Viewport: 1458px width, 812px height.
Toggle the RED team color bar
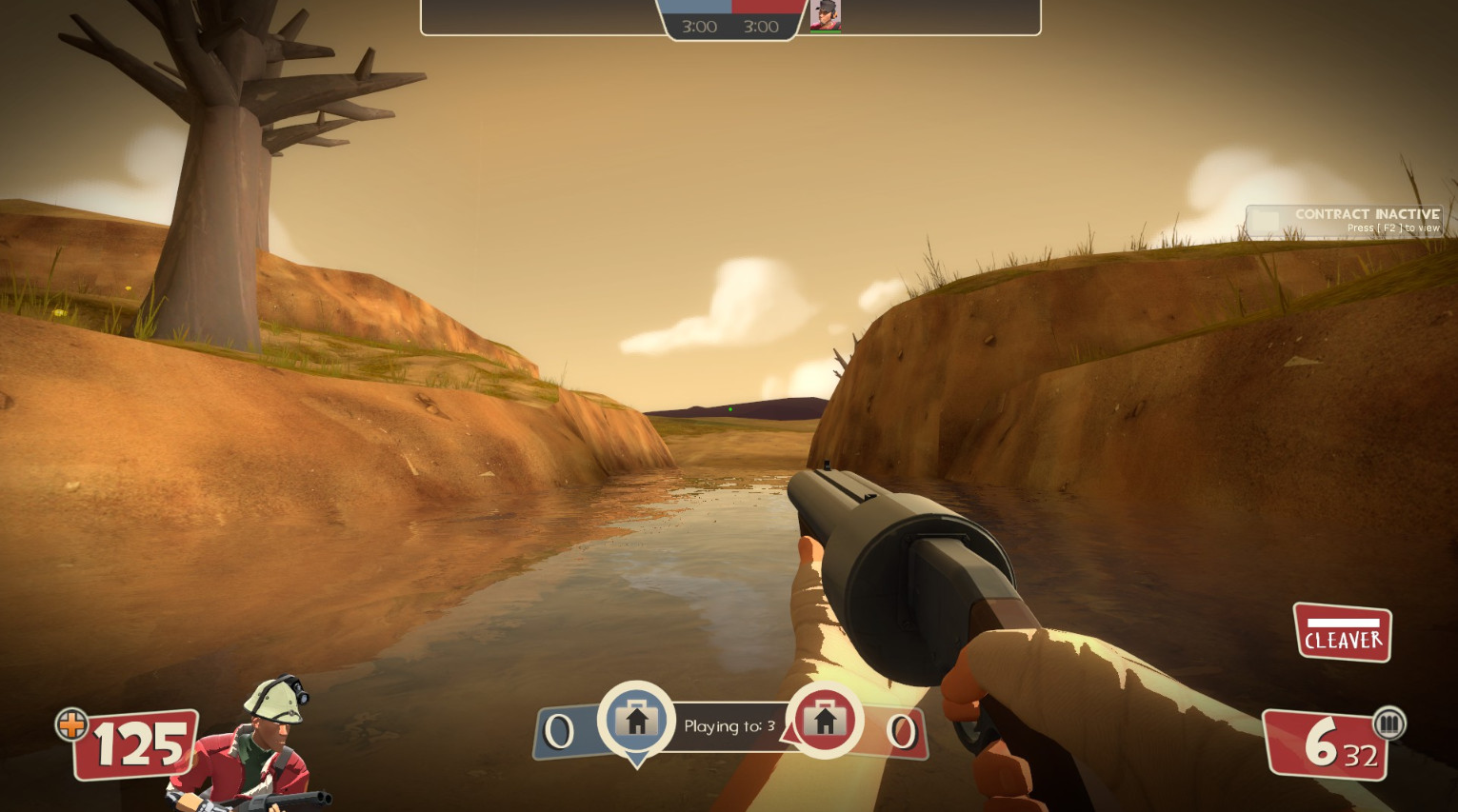point(766,5)
